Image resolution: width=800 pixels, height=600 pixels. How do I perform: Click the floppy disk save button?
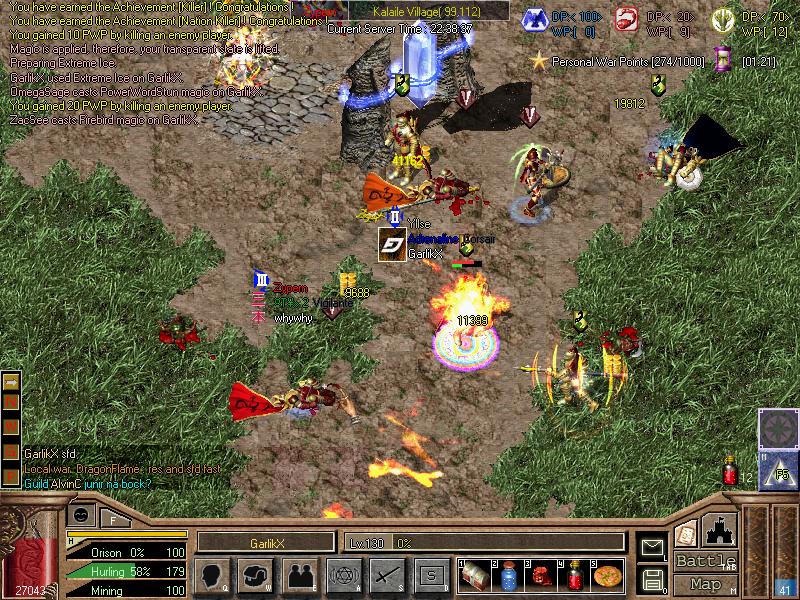652,579
